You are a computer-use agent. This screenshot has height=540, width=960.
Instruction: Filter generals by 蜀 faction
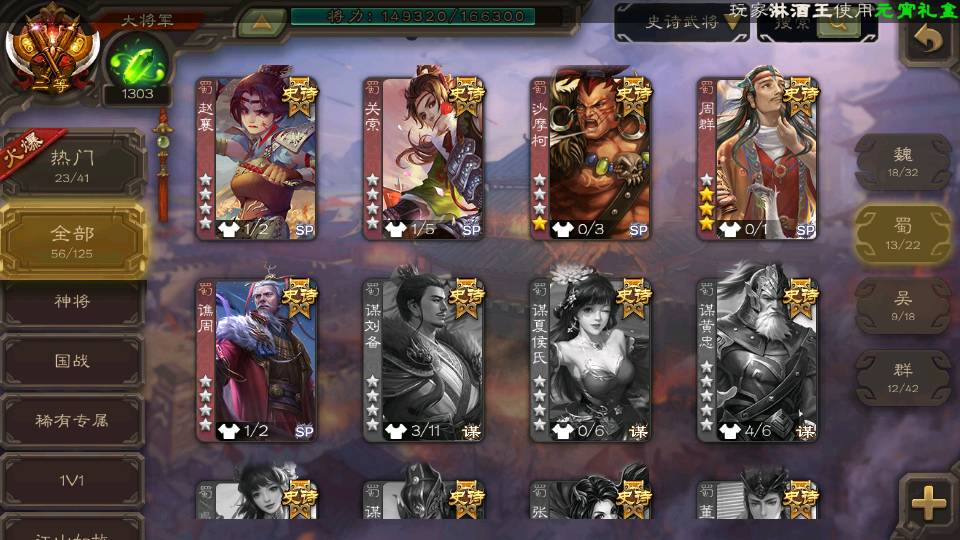tap(902, 233)
